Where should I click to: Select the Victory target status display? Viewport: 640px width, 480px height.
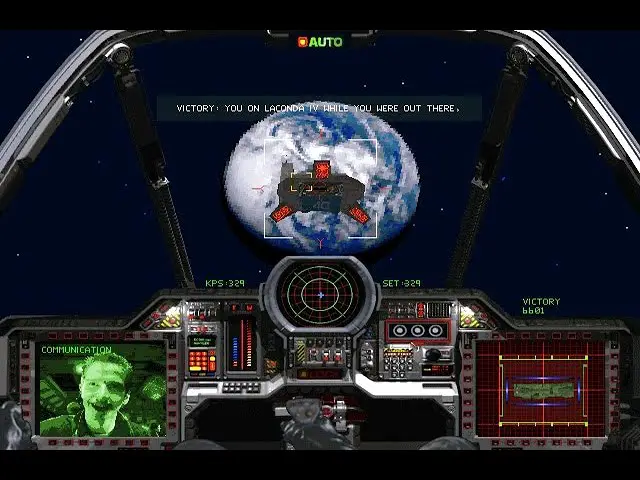pos(542,385)
